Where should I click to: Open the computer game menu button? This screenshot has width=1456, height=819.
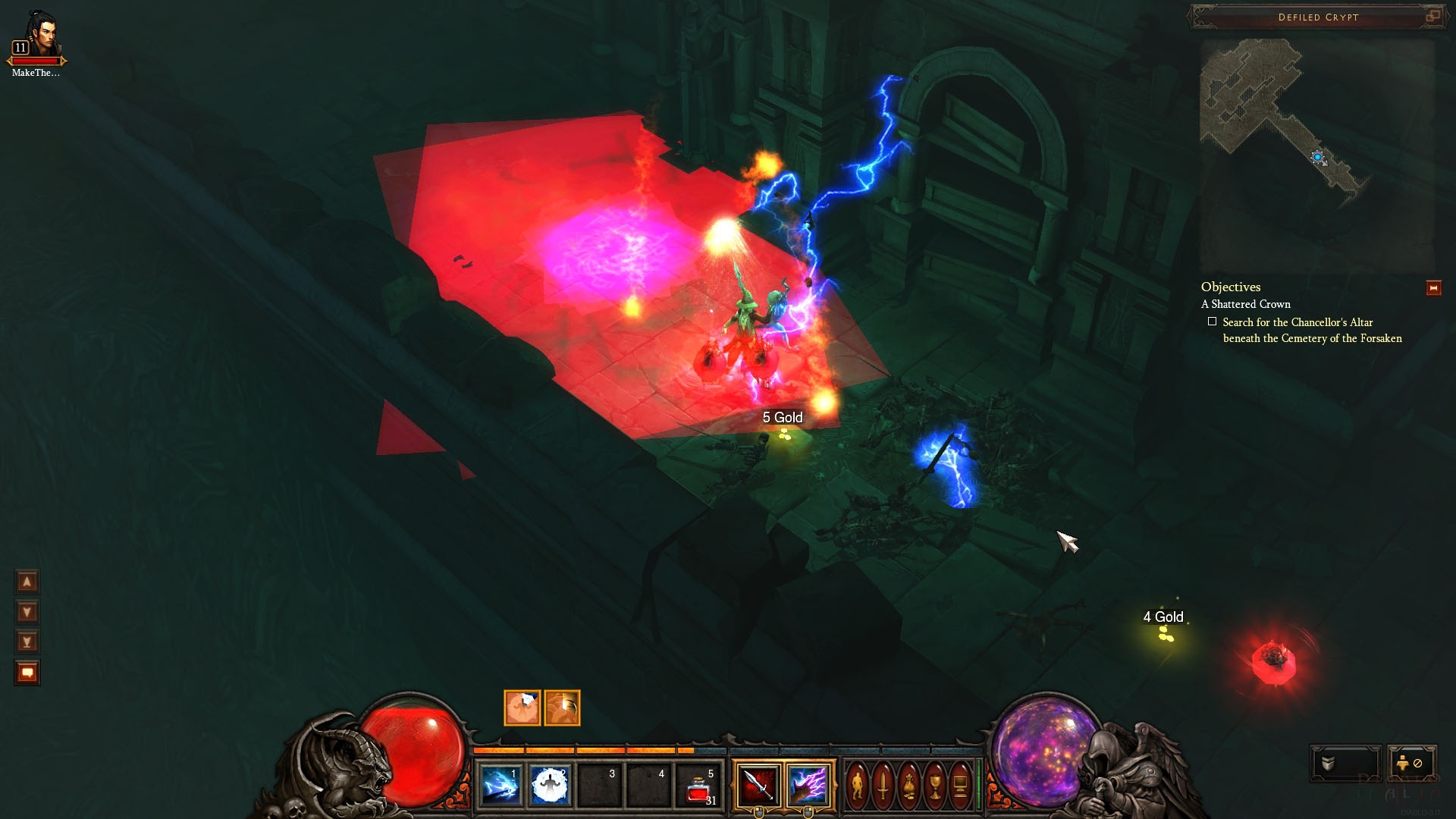click(x=960, y=786)
